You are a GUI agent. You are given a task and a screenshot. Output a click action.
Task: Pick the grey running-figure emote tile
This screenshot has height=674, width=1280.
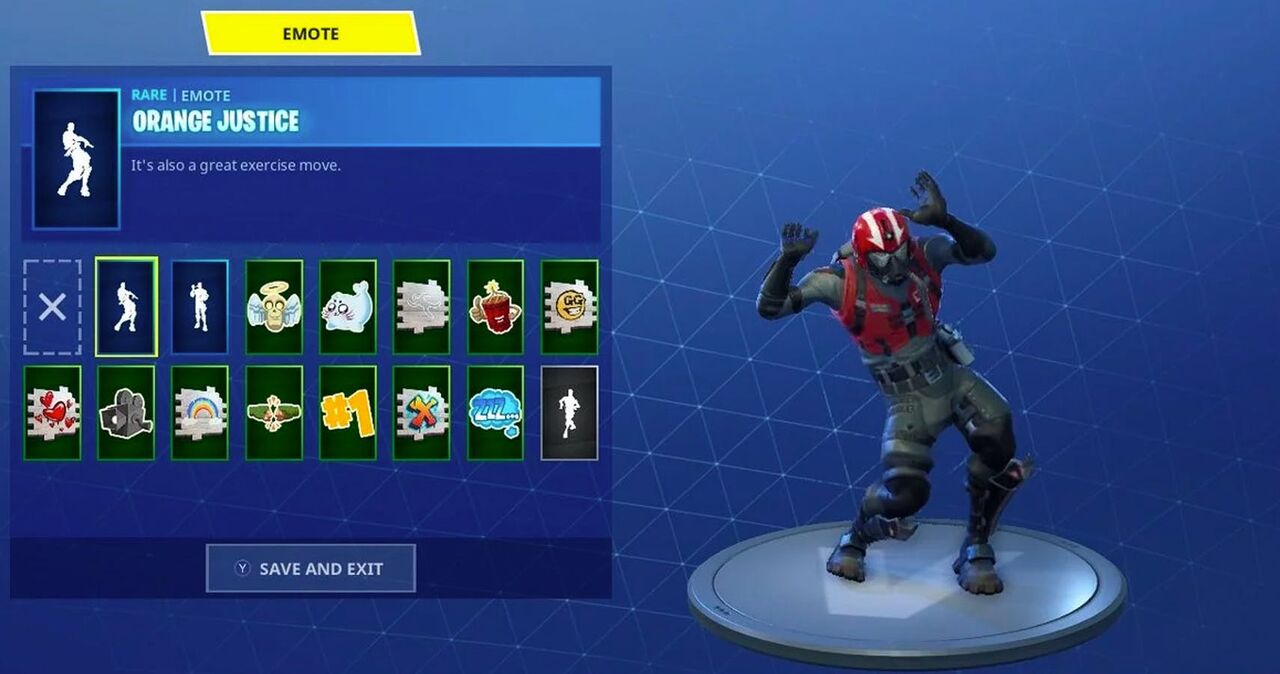tap(570, 412)
